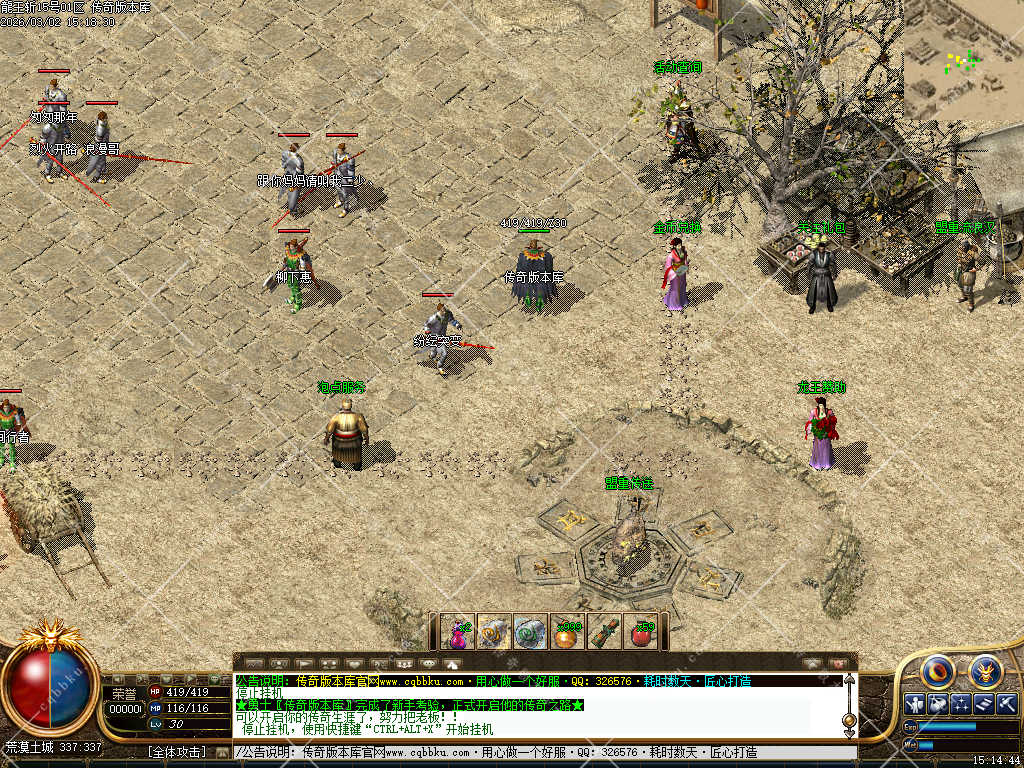This screenshot has width=1024, height=768.
Task: Use the purple potion in the hotbar
Action: pyautogui.click(x=459, y=632)
